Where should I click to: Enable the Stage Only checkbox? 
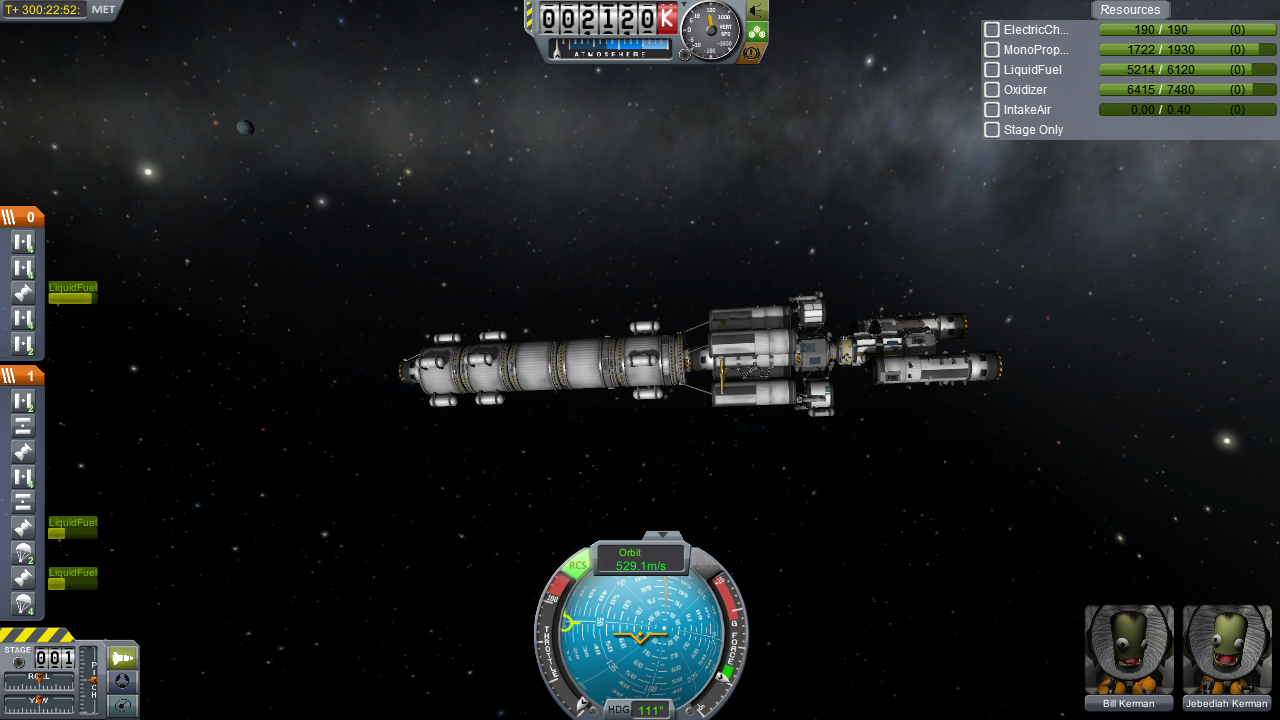(992, 130)
